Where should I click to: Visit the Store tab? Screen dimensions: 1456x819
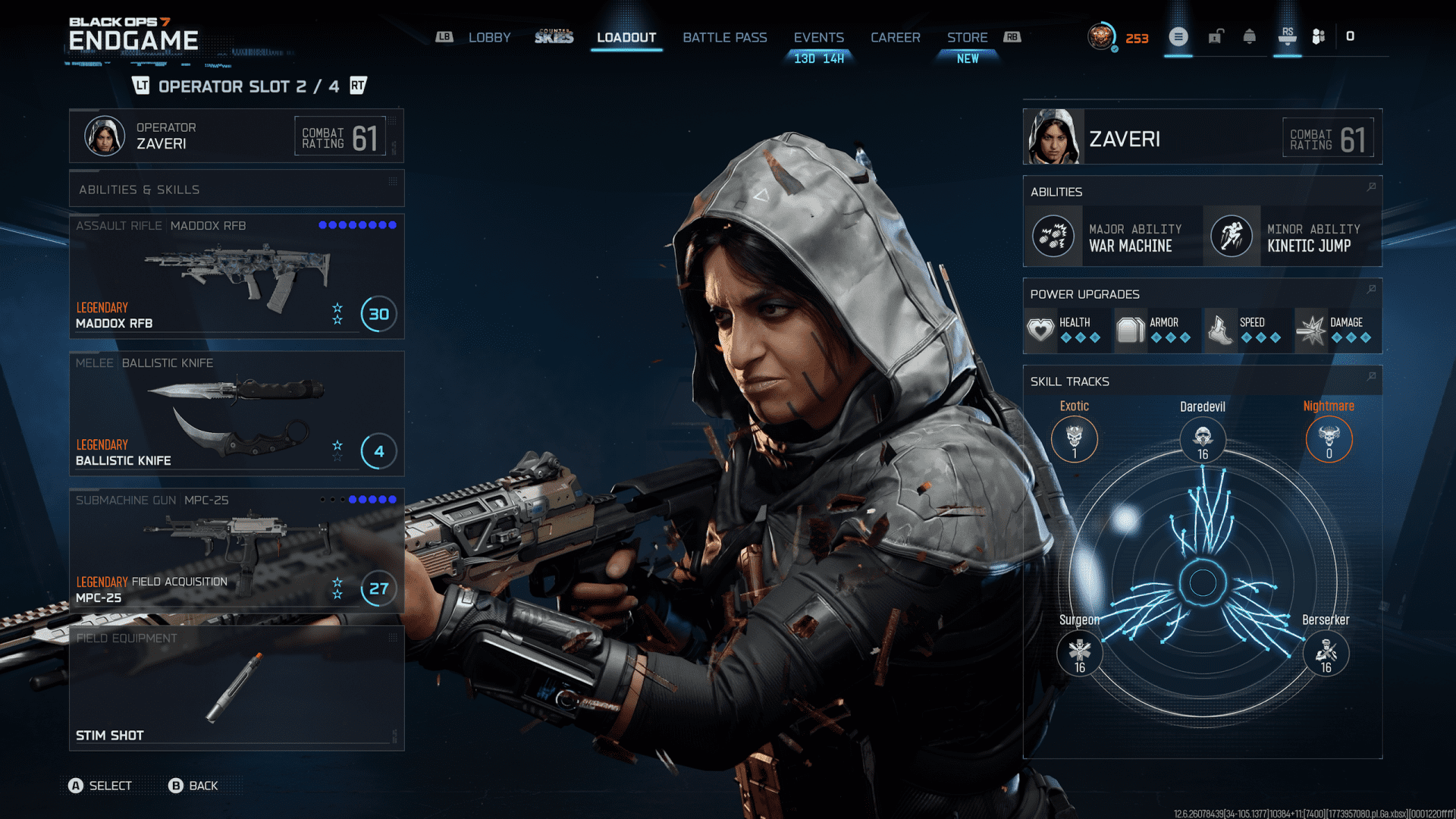(967, 37)
